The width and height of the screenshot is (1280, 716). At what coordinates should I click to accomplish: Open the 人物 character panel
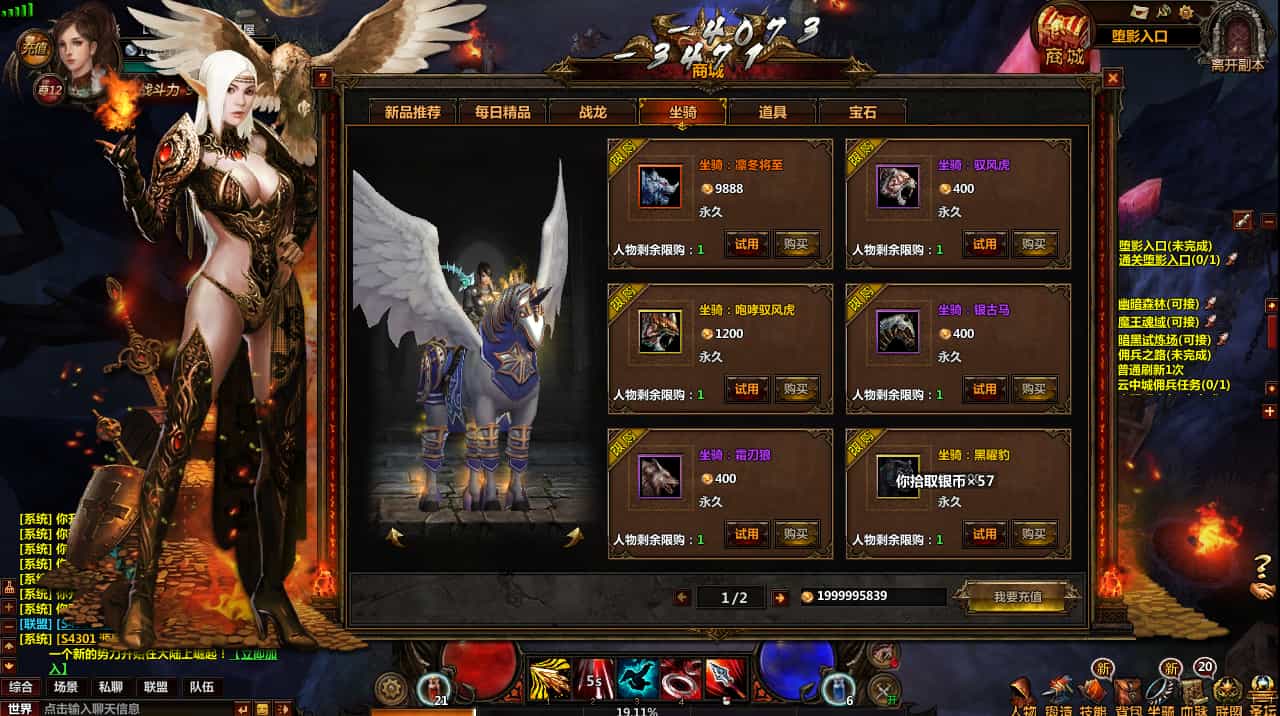tap(1022, 694)
